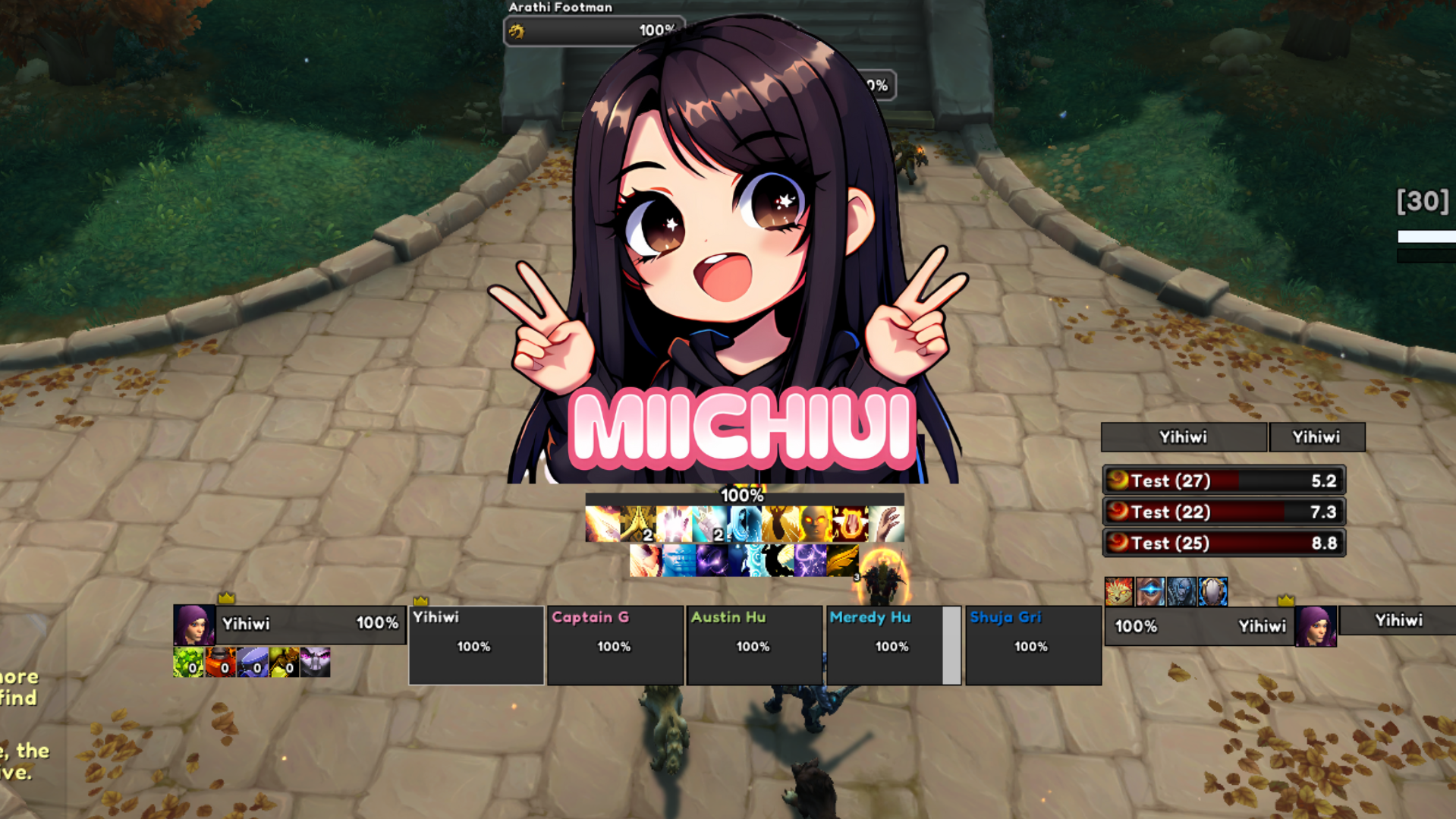Click the white shield icon
The width and height of the screenshot is (1456, 819).
click(x=1212, y=591)
